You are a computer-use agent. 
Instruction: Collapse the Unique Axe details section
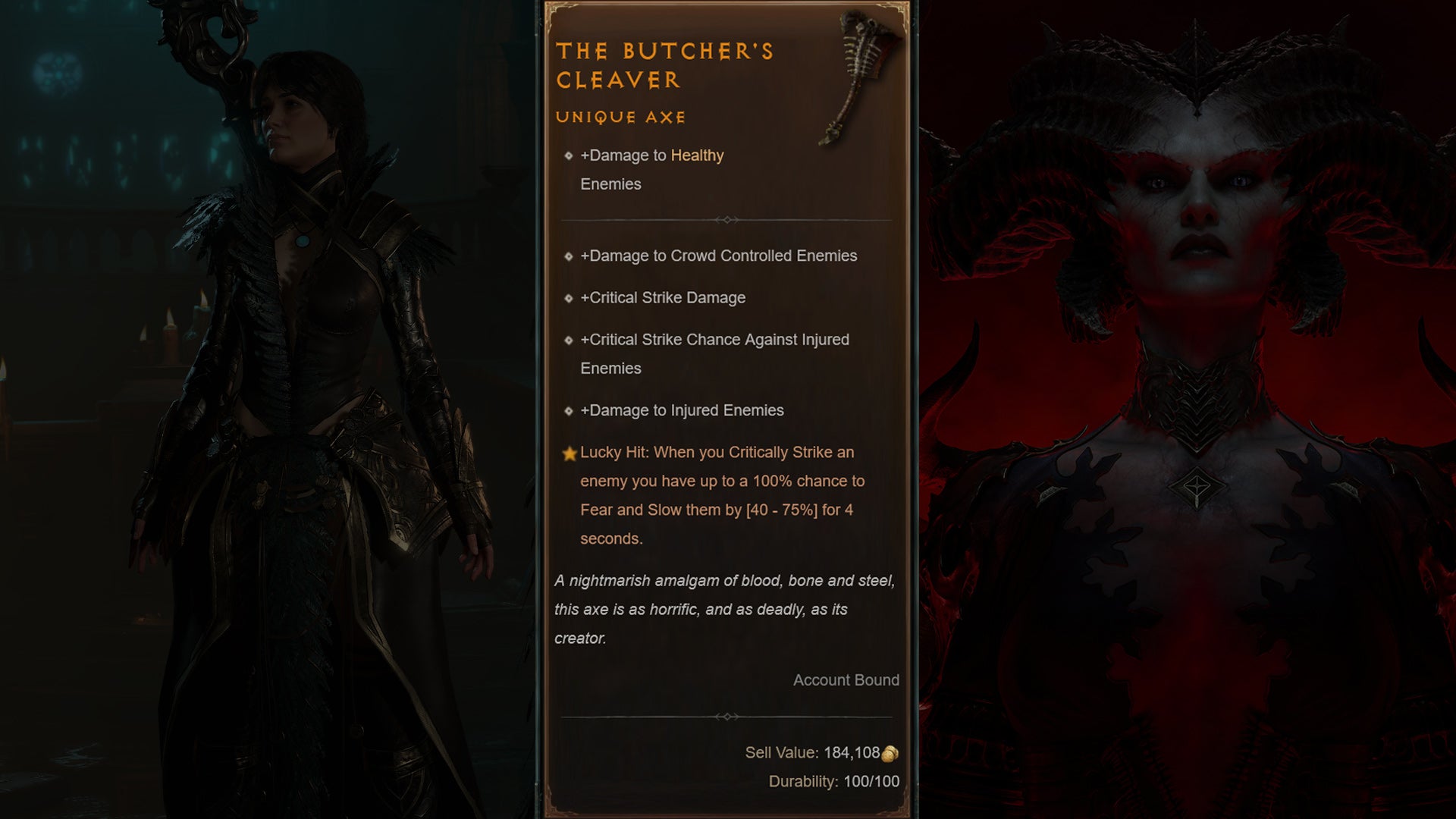pos(620,118)
